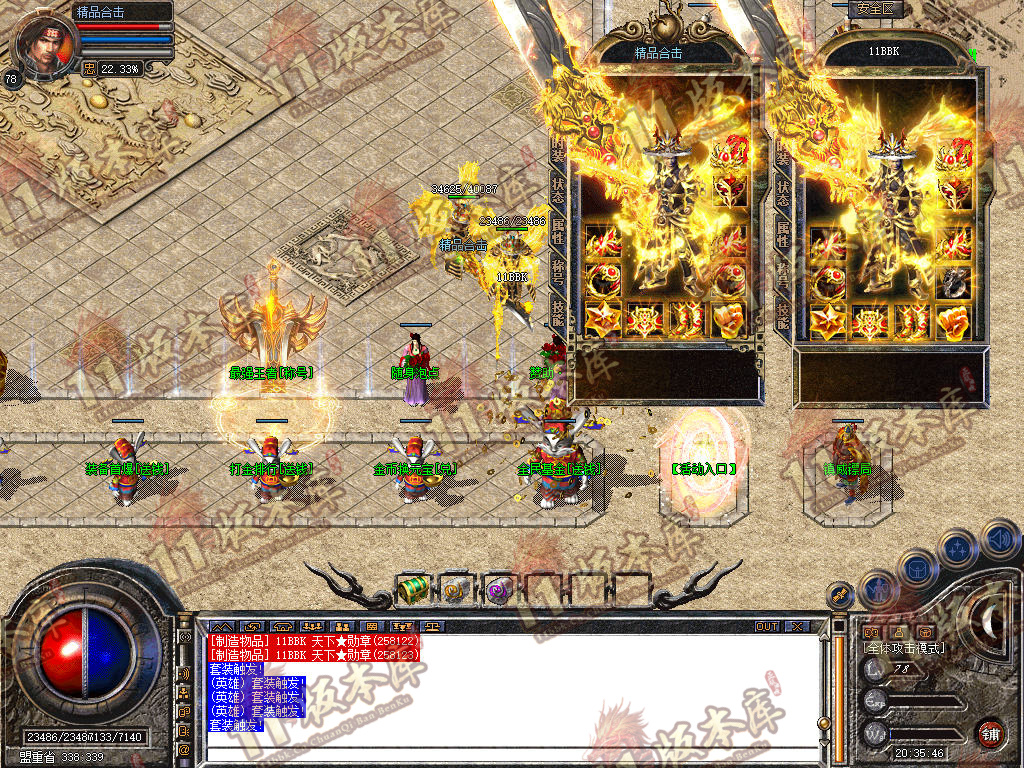Click the scales icon on chat toolbar

pyautogui.click(x=433, y=627)
